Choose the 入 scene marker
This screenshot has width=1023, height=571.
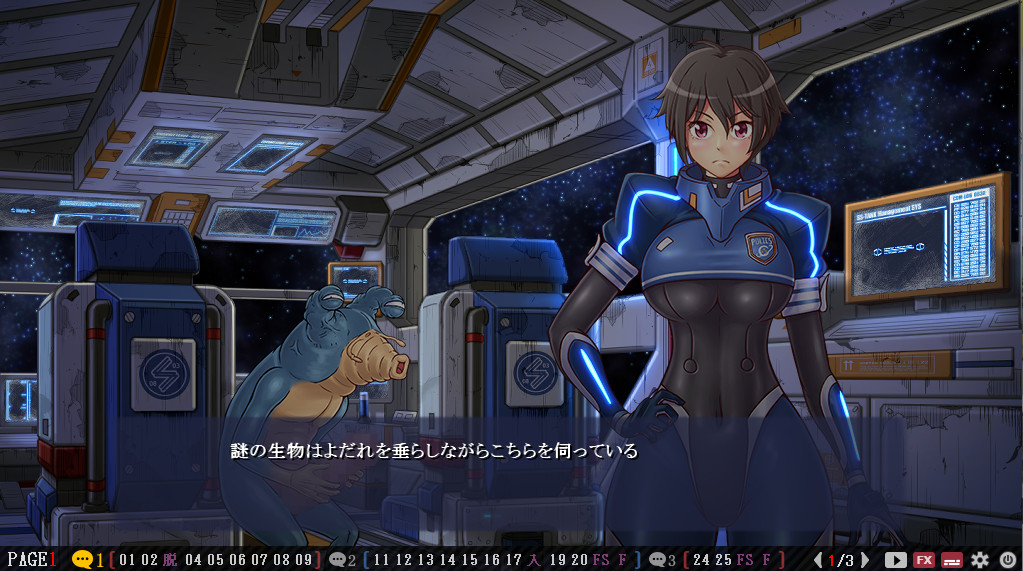(535, 560)
